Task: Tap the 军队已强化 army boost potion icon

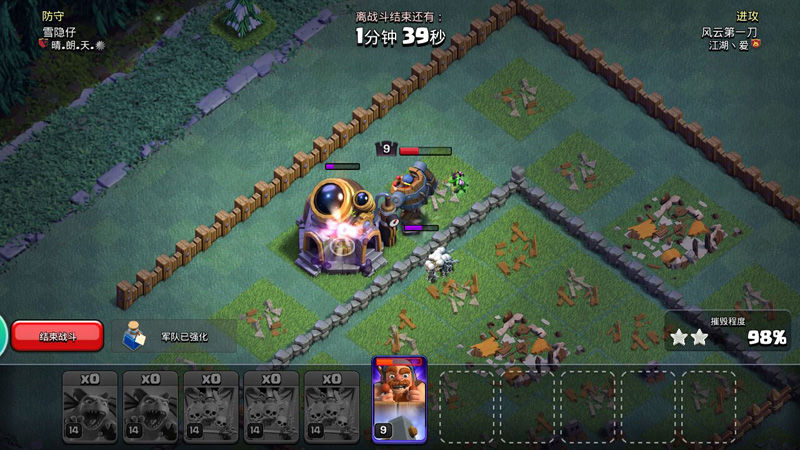Action: 134,337
